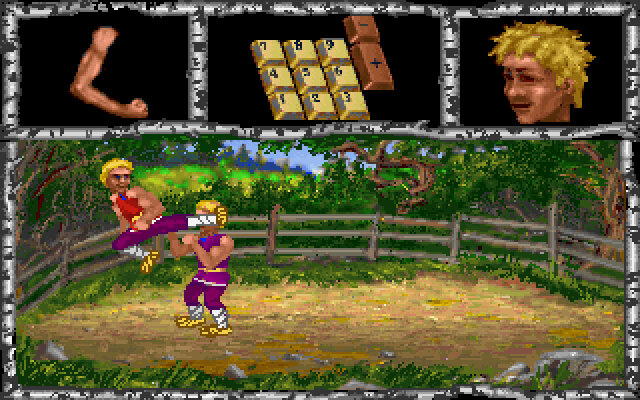Click the 3 key on the keypad

pyautogui.click(x=351, y=100)
